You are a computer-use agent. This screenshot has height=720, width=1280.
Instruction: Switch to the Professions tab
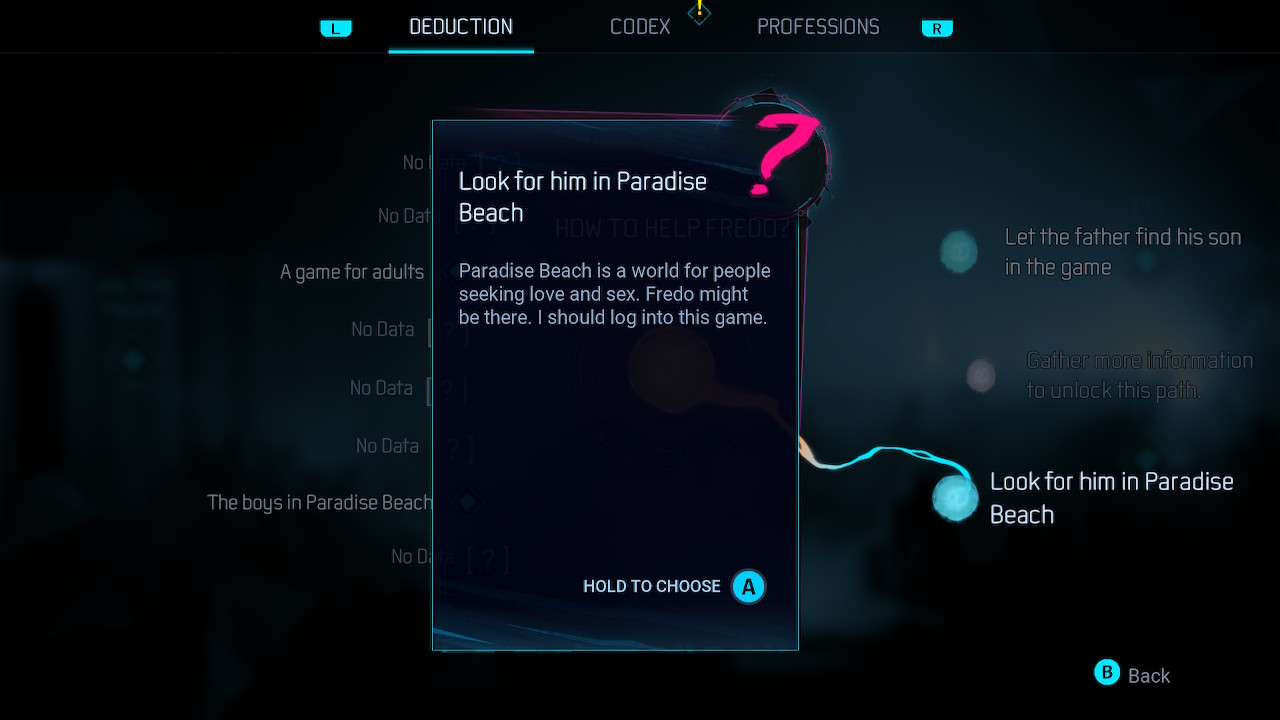coord(818,27)
